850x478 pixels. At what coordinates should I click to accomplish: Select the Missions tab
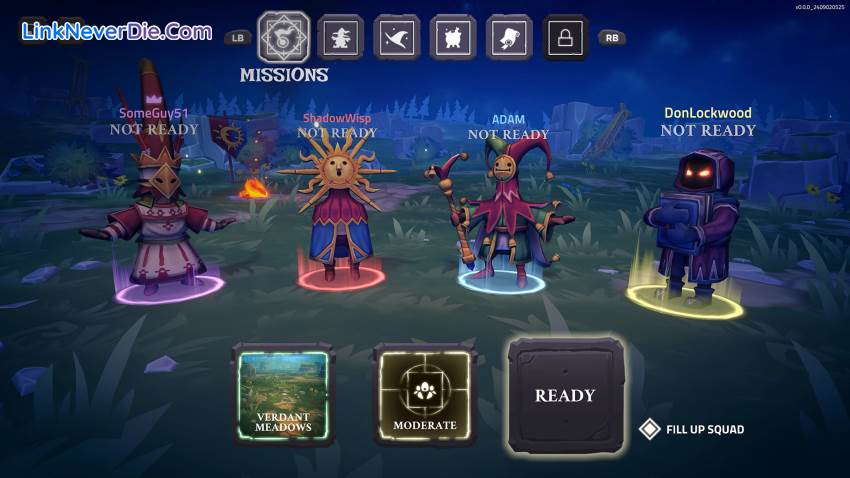(285, 38)
